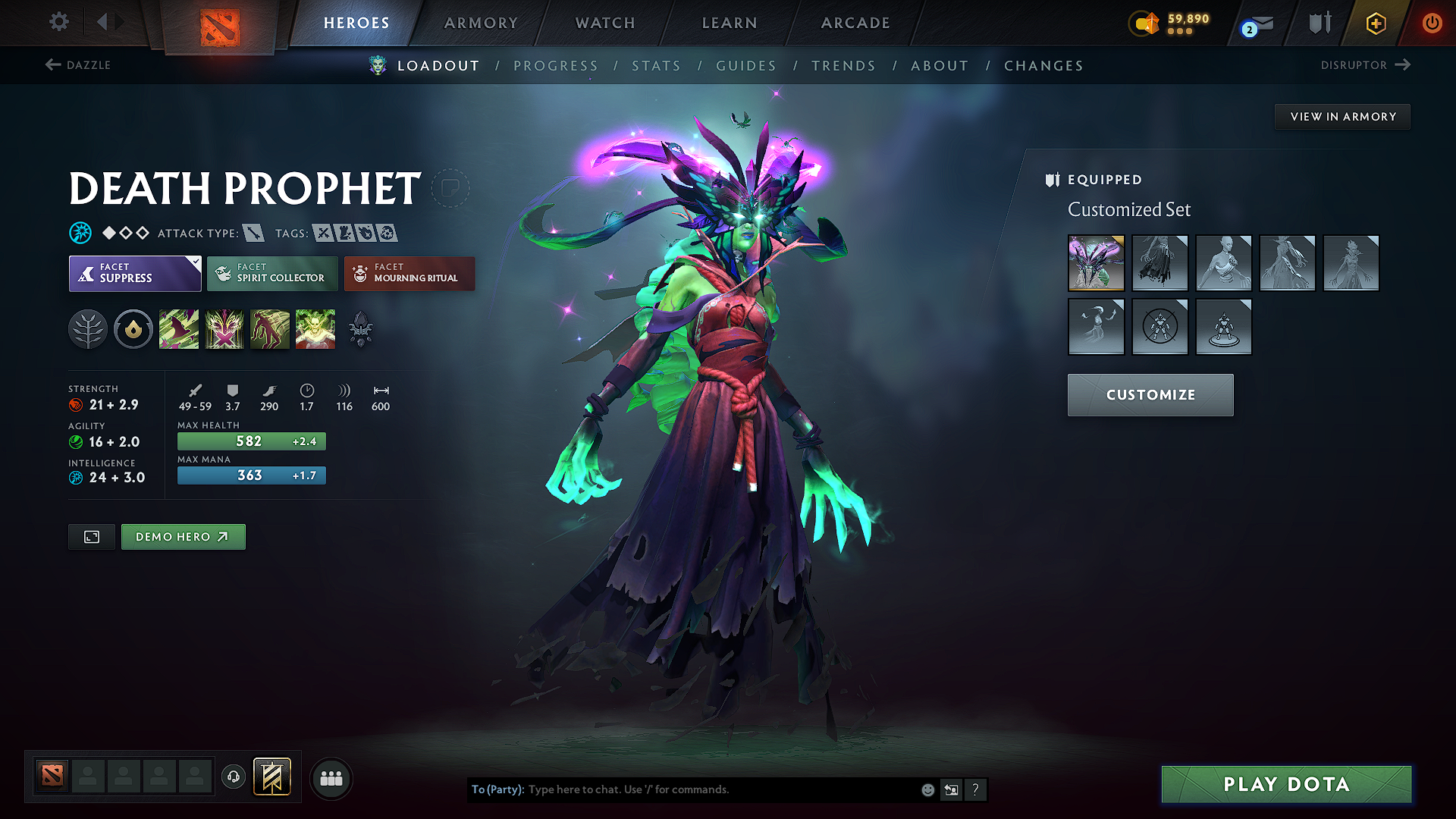This screenshot has height=819, width=1456.
Task: Click the Max Mana bar
Action: pyautogui.click(x=251, y=475)
